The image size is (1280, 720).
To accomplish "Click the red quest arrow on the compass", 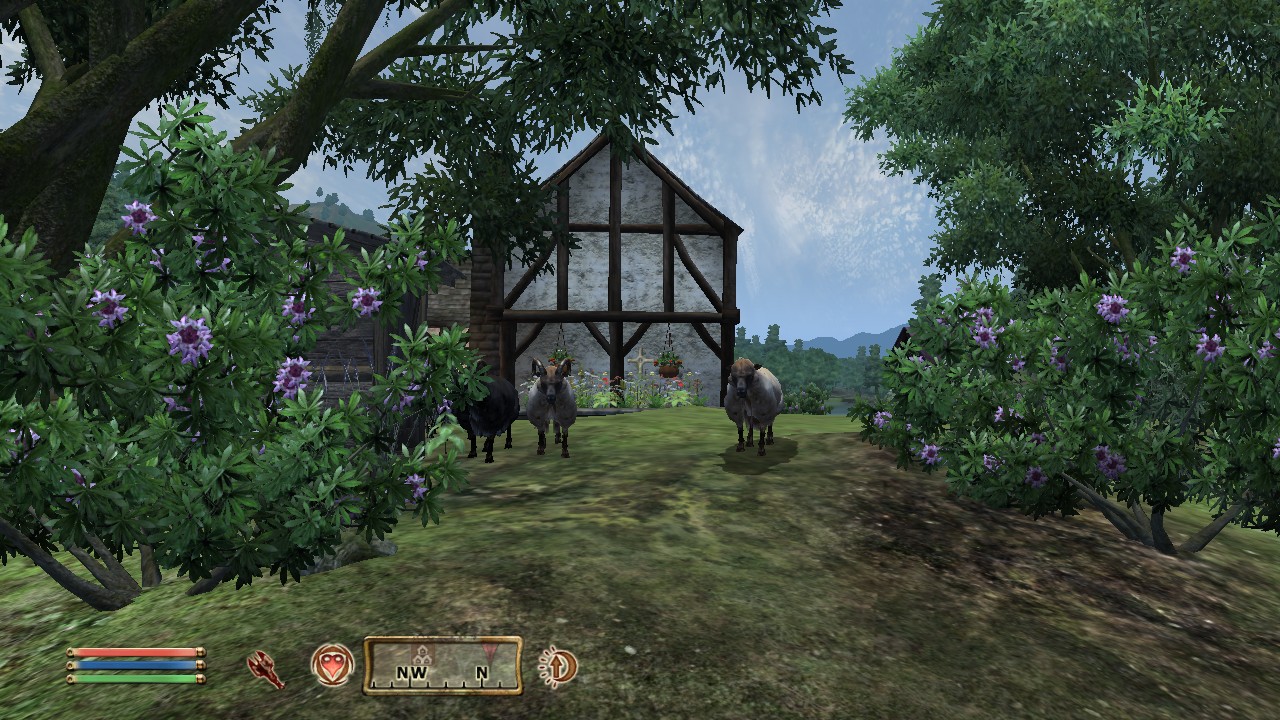I will tap(489, 652).
